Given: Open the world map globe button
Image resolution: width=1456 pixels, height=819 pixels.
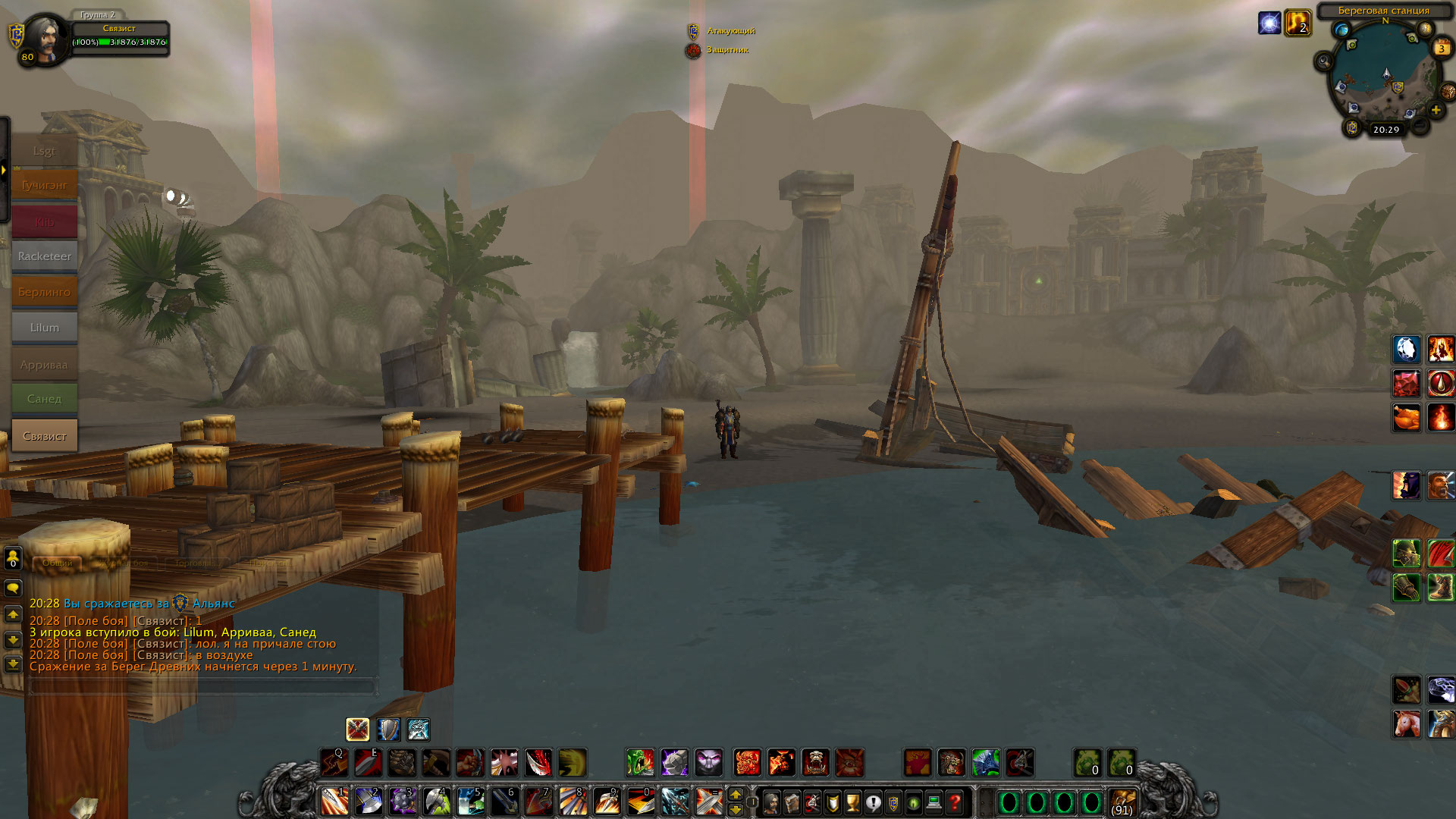Looking at the screenshot, I should 1341,30.
